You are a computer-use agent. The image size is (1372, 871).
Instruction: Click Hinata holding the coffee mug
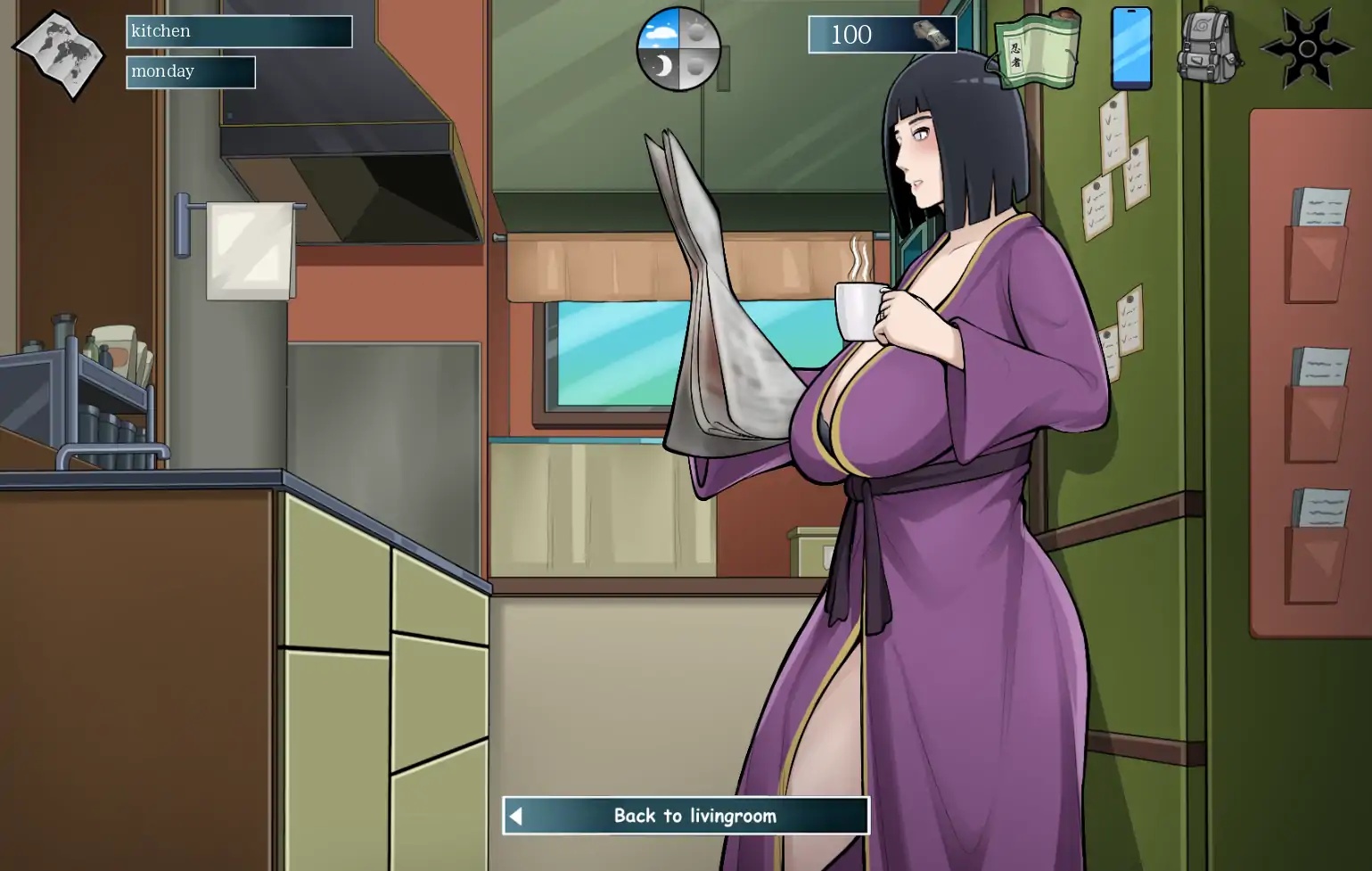point(936,357)
